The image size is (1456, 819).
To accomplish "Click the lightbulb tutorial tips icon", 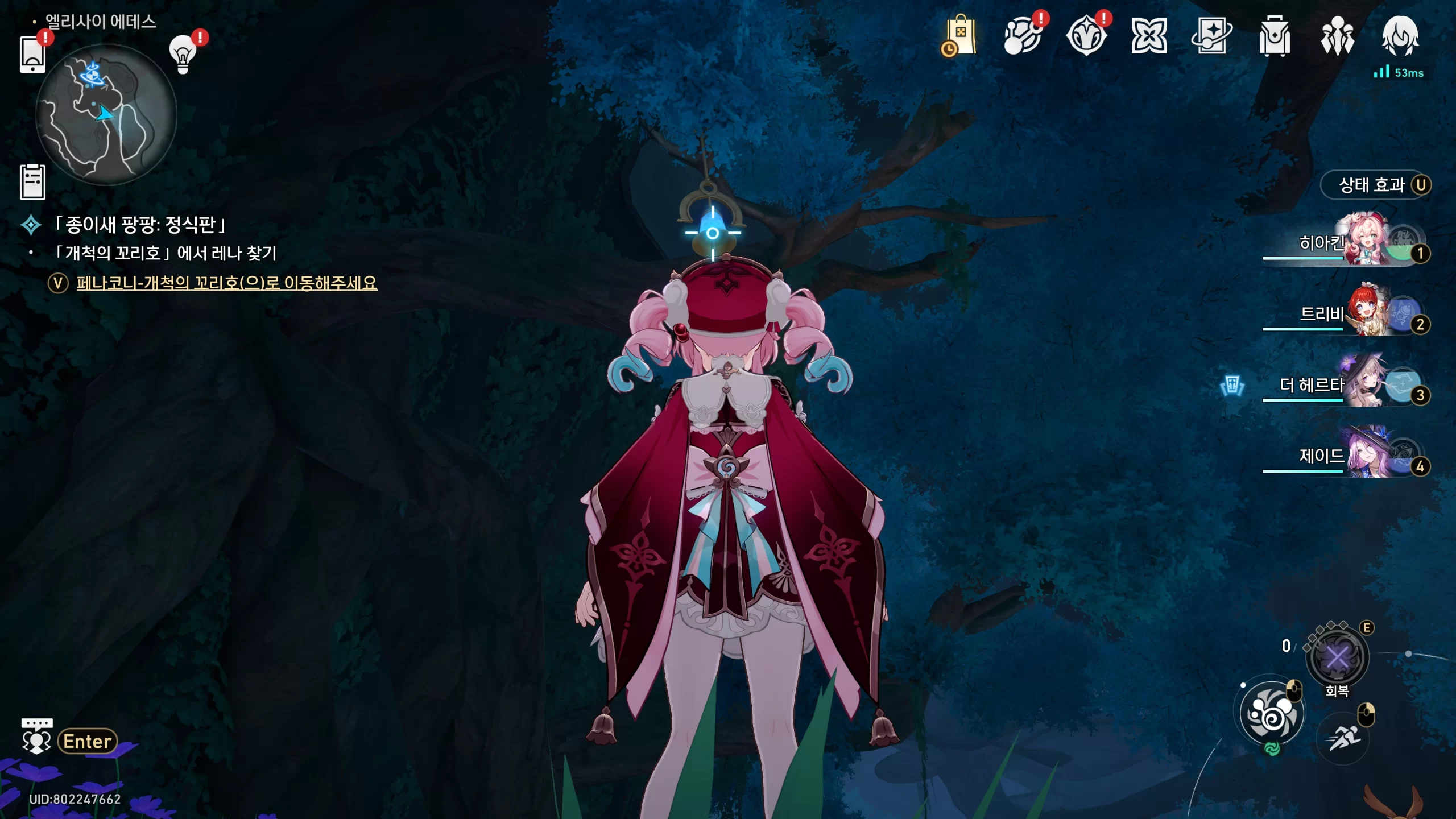I will click(183, 54).
